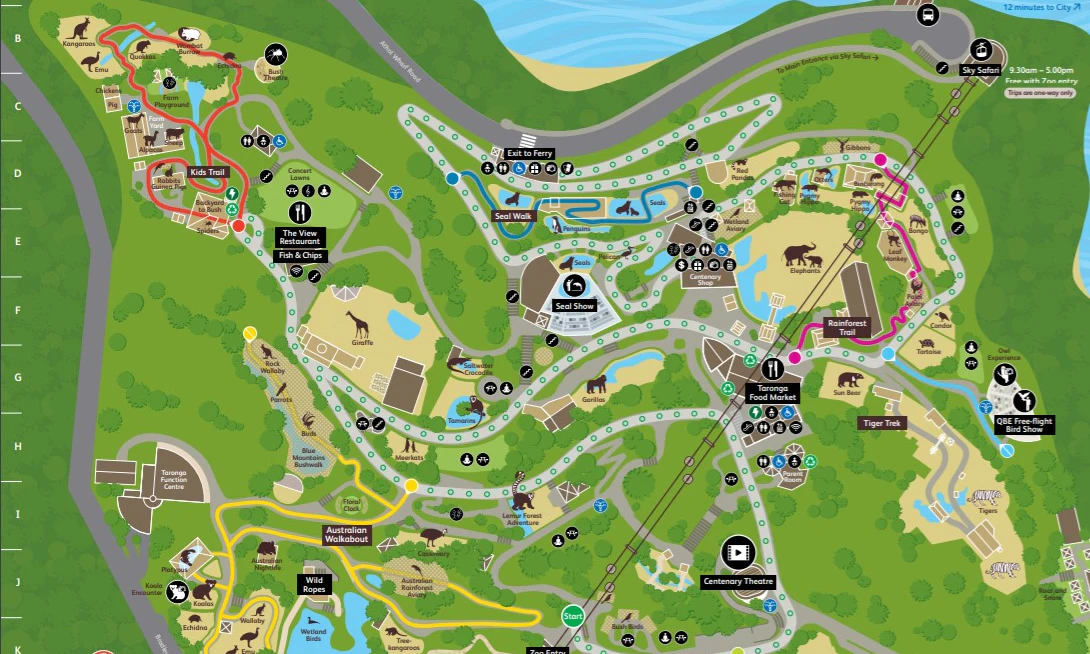The width and height of the screenshot is (1090, 654).
Task: Select the Seal Walk label
Action: tap(514, 215)
